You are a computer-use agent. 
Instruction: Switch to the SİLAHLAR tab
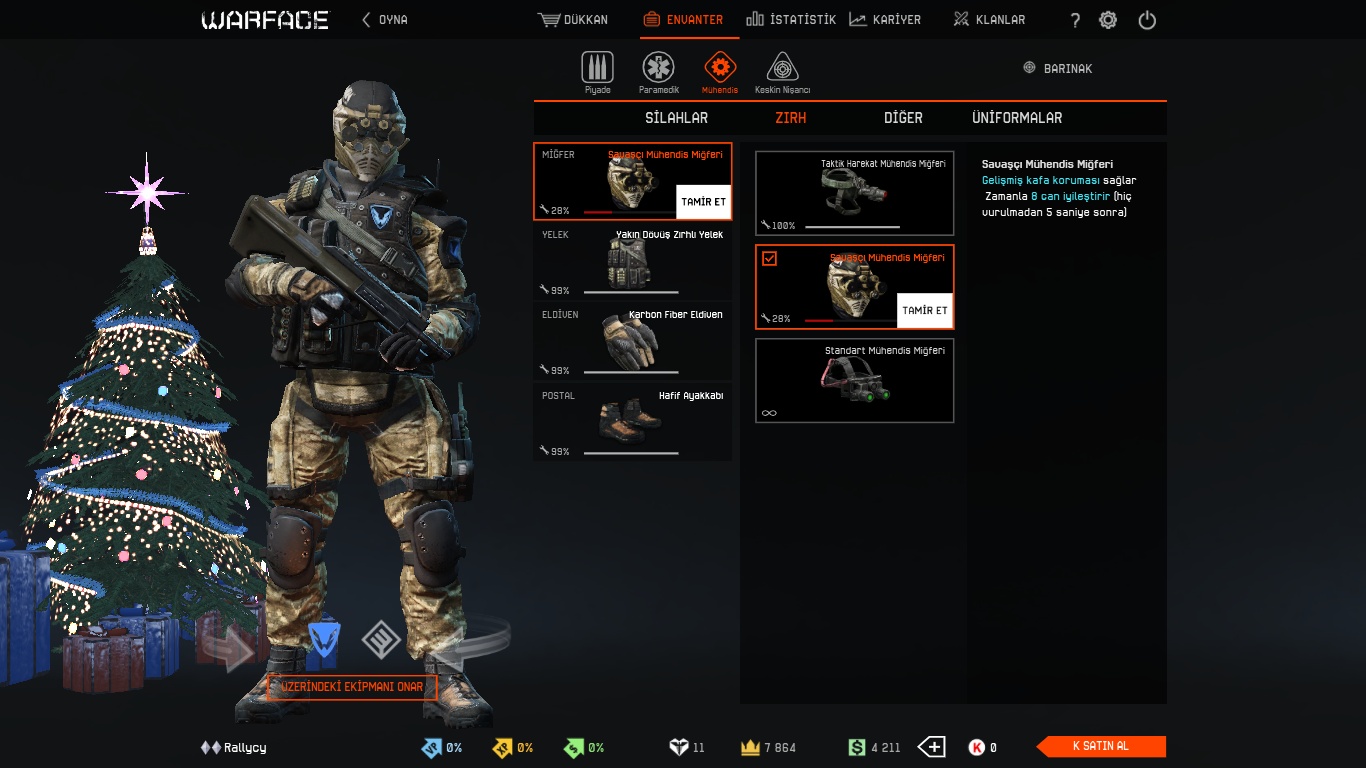point(676,118)
